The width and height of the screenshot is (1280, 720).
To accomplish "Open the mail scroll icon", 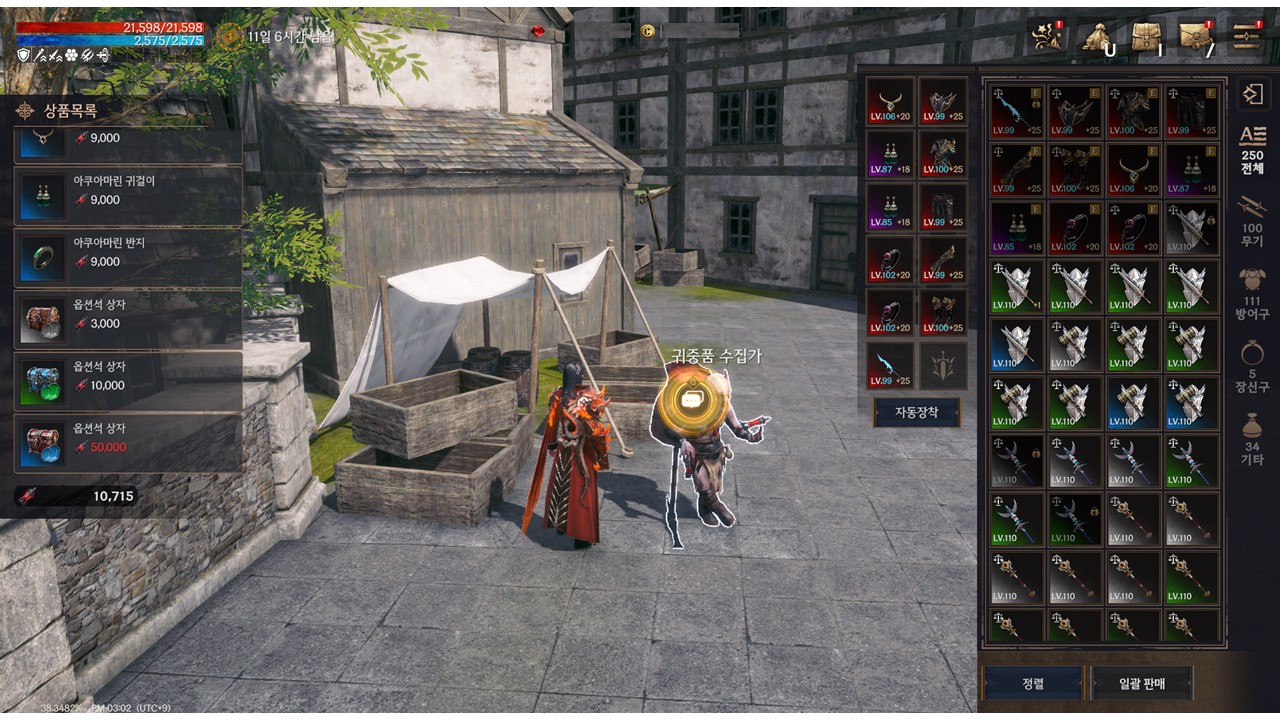I will point(1196,36).
